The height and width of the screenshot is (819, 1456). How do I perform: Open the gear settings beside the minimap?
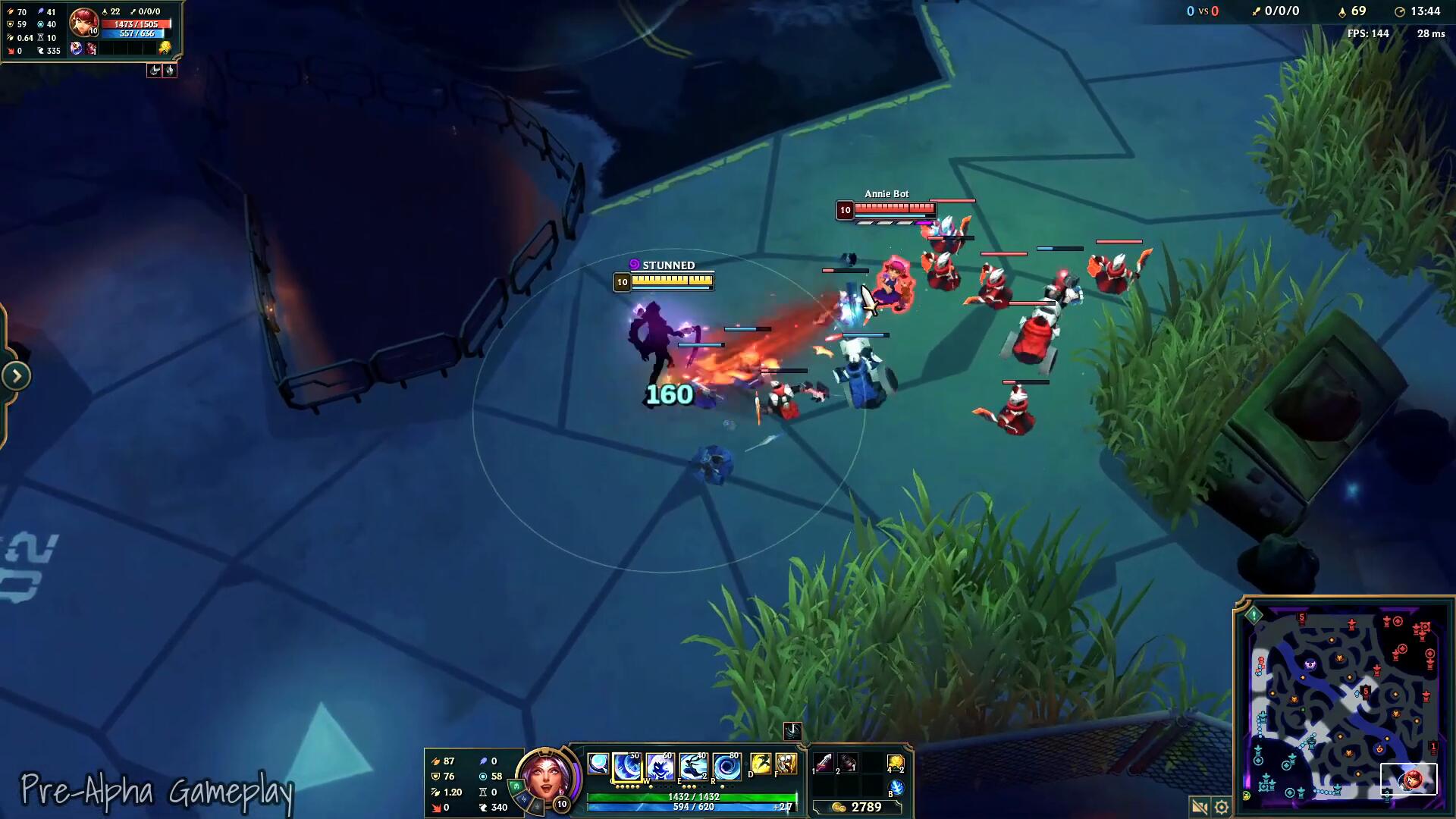point(1221,806)
